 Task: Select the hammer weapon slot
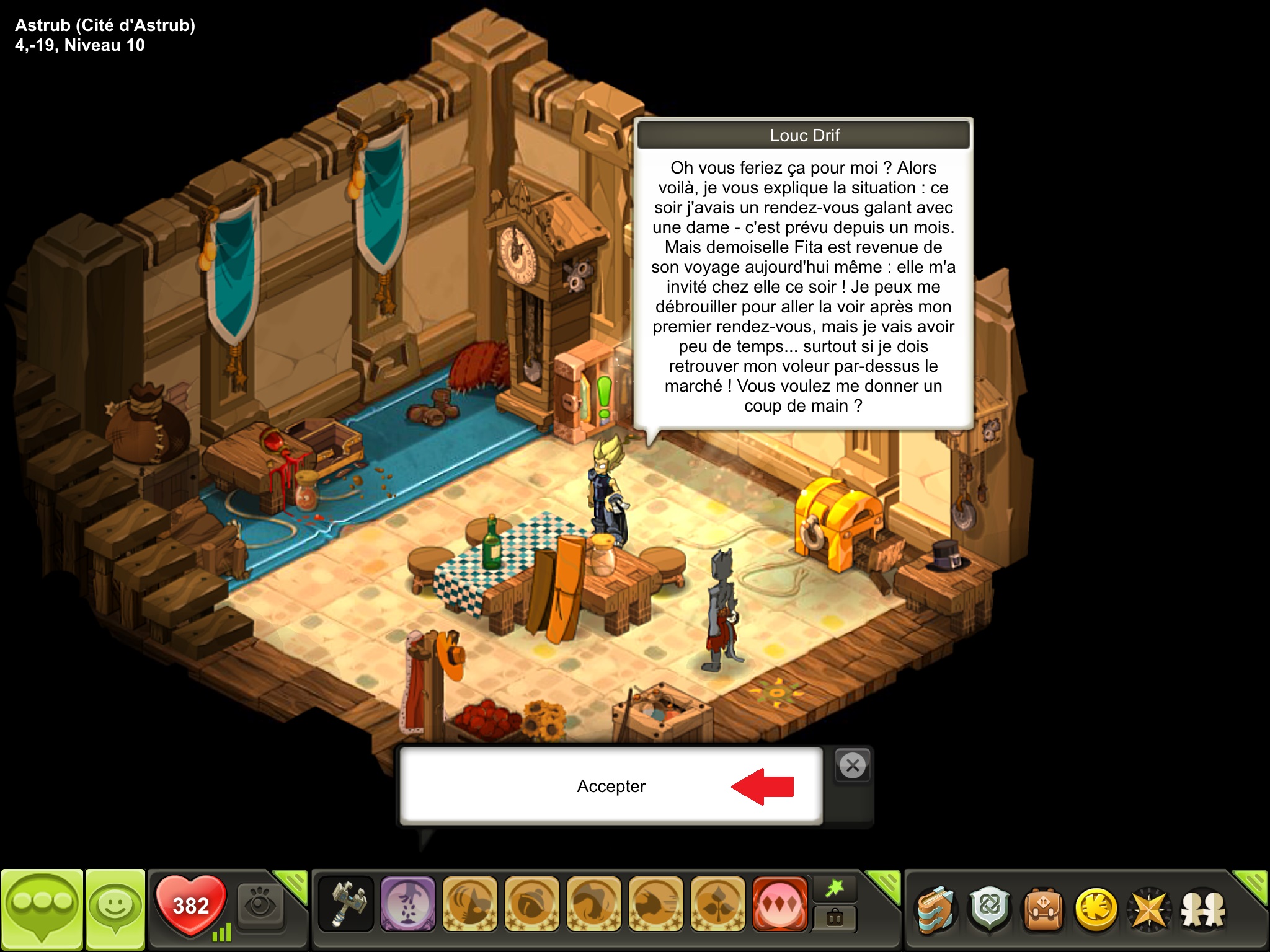(x=346, y=904)
